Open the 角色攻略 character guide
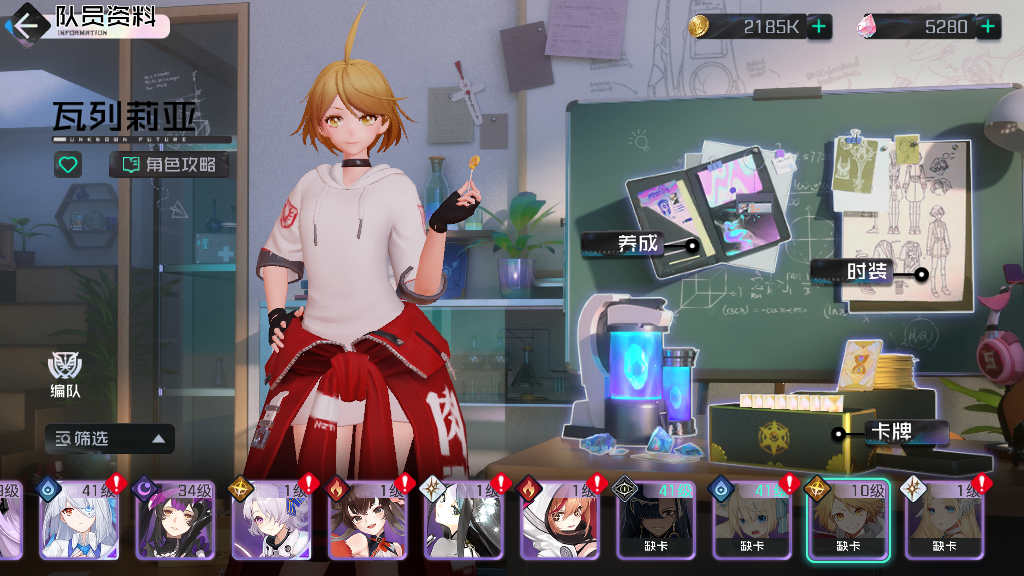This screenshot has height=576, width=1024. [x=169, y=164]
